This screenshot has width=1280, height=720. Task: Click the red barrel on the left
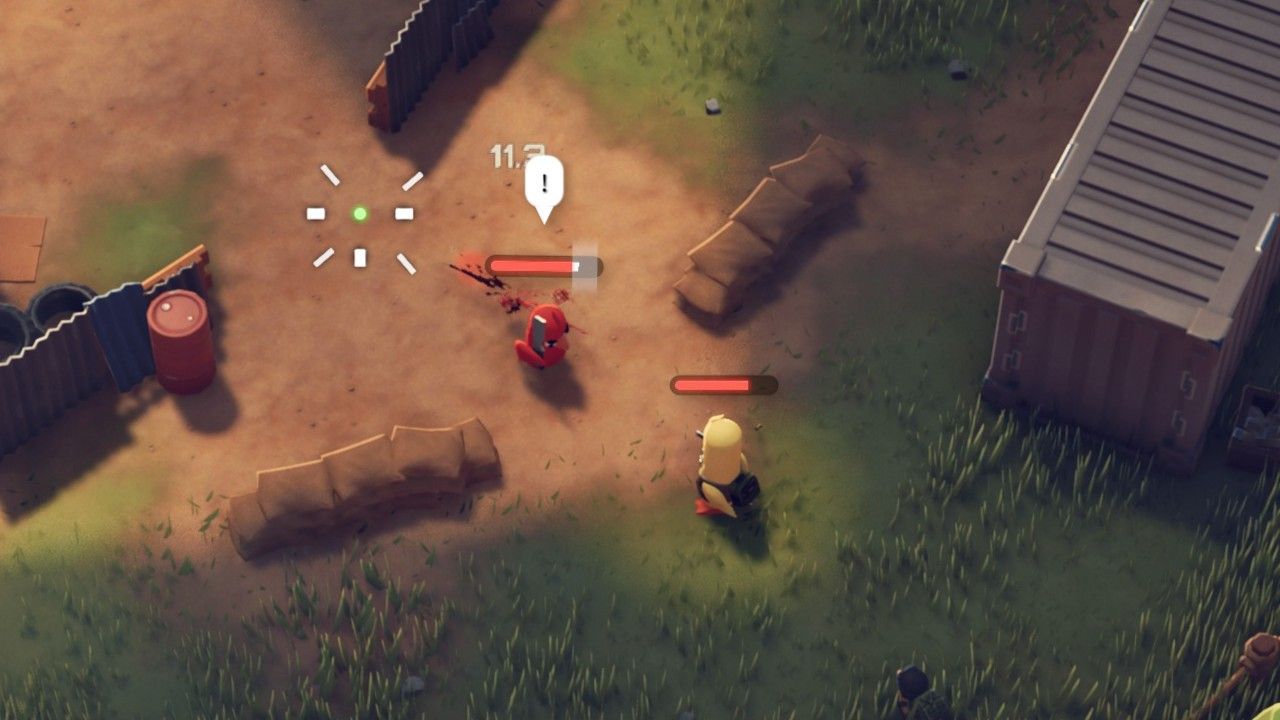180,340
